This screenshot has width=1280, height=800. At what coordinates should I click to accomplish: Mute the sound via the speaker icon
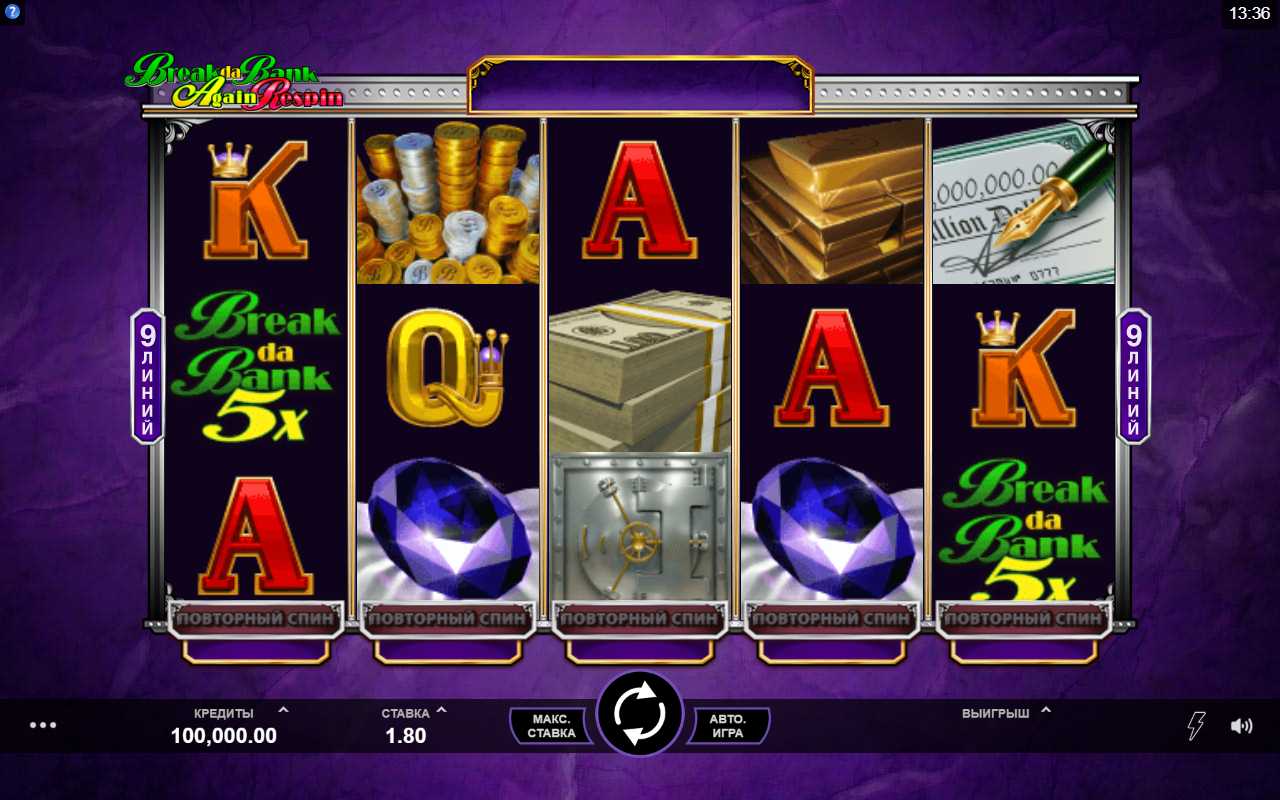pos(1242,726)
